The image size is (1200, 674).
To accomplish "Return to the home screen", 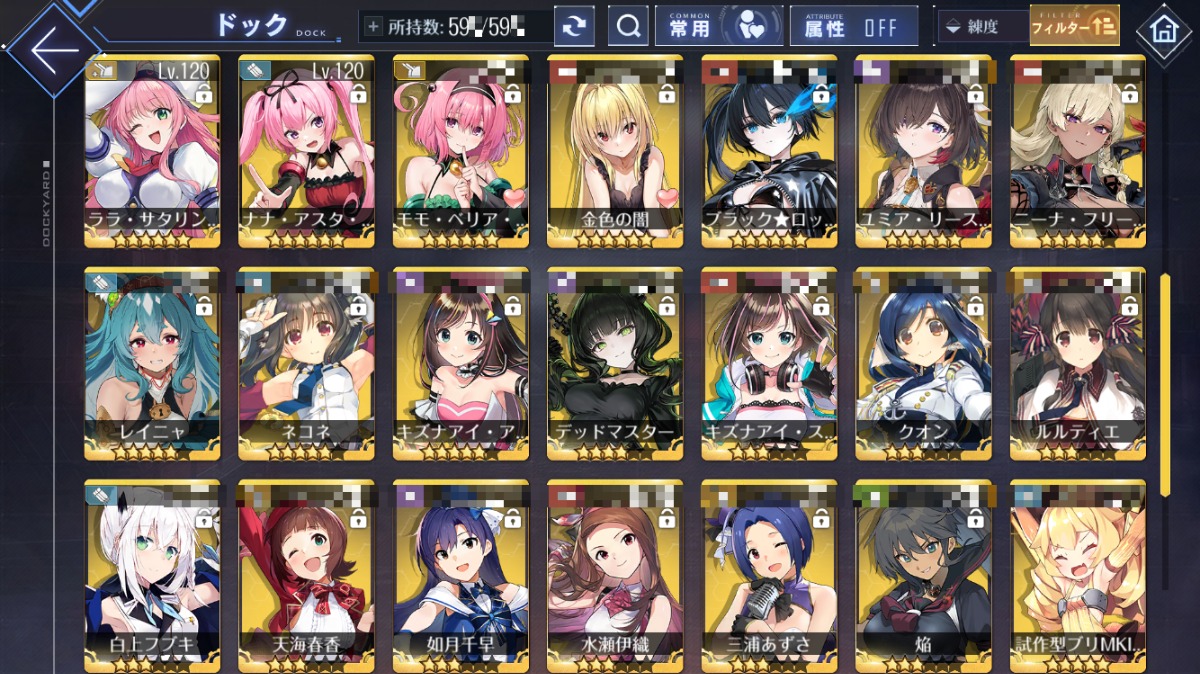I will [1163, 29].
